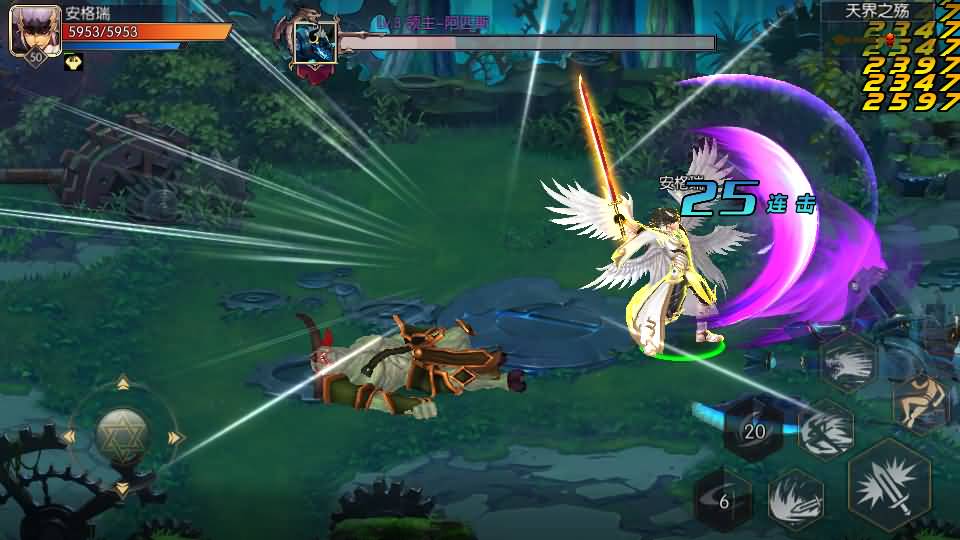Tap the joystick's left arrow
960x540 pixels.
tap(69, 437)
